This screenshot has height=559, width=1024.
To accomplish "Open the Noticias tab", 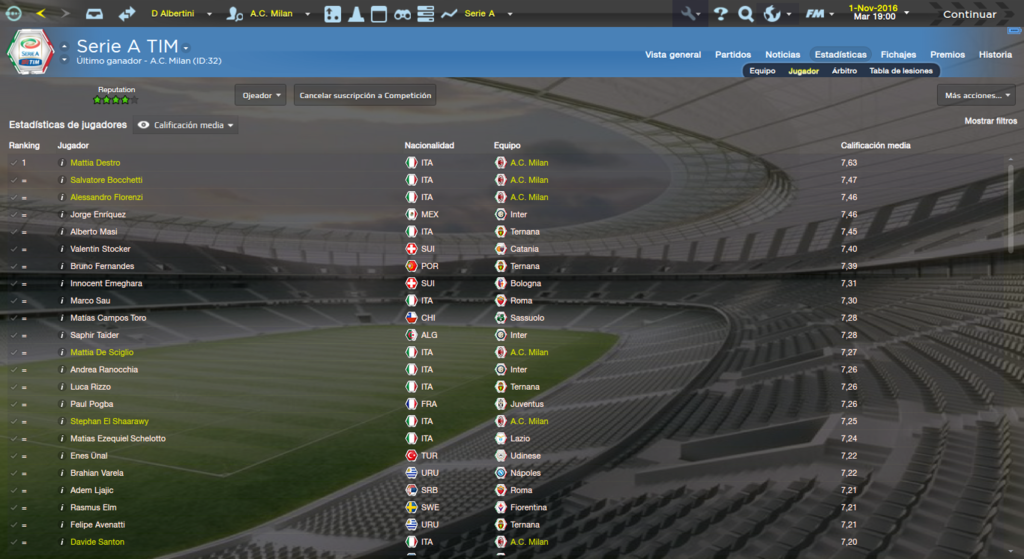I will pyautogui.click(x=782, y=55).
